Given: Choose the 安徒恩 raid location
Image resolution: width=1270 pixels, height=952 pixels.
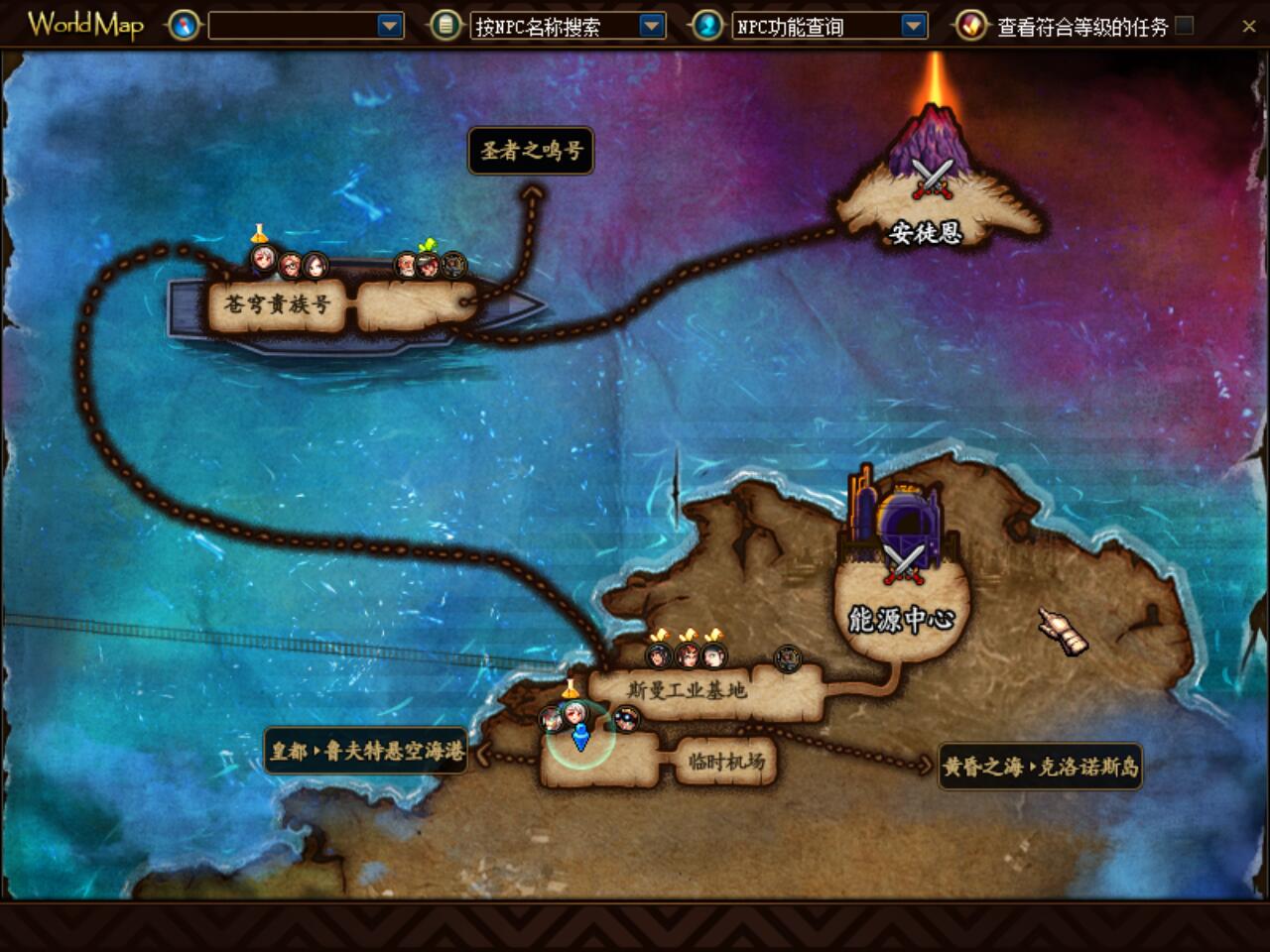Looking at the screenshot, I should [x=926, y=232].
